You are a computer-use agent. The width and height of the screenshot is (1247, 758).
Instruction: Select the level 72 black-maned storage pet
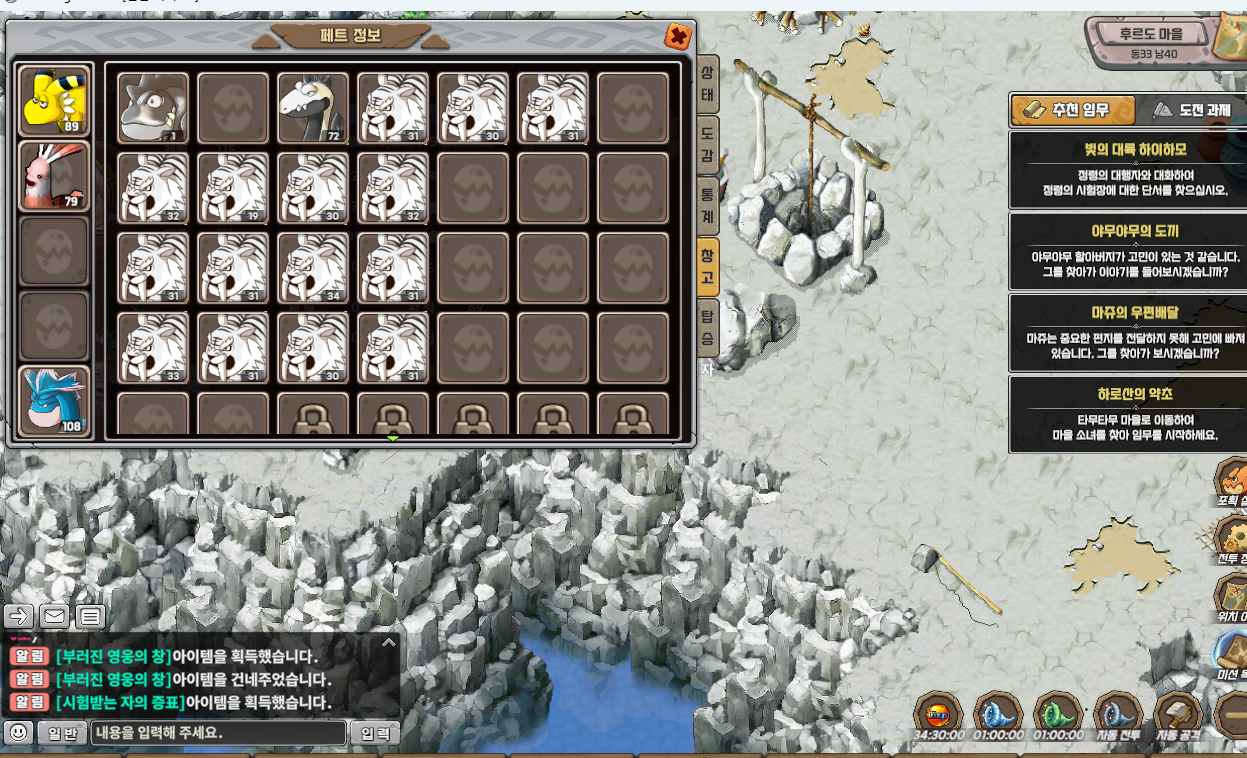[x=313, y=108]
